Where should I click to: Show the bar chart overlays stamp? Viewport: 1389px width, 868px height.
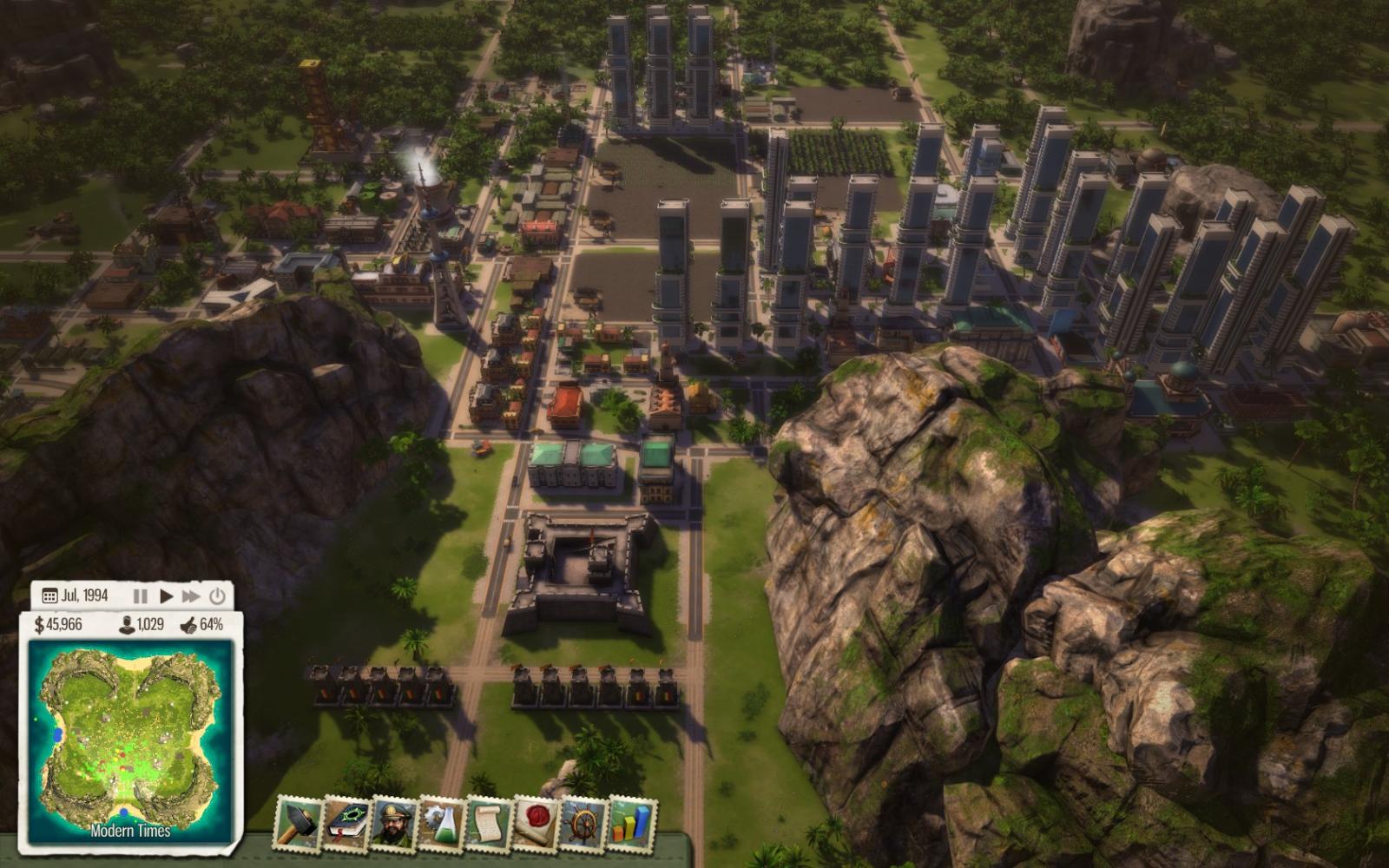(x=631, y=823)
